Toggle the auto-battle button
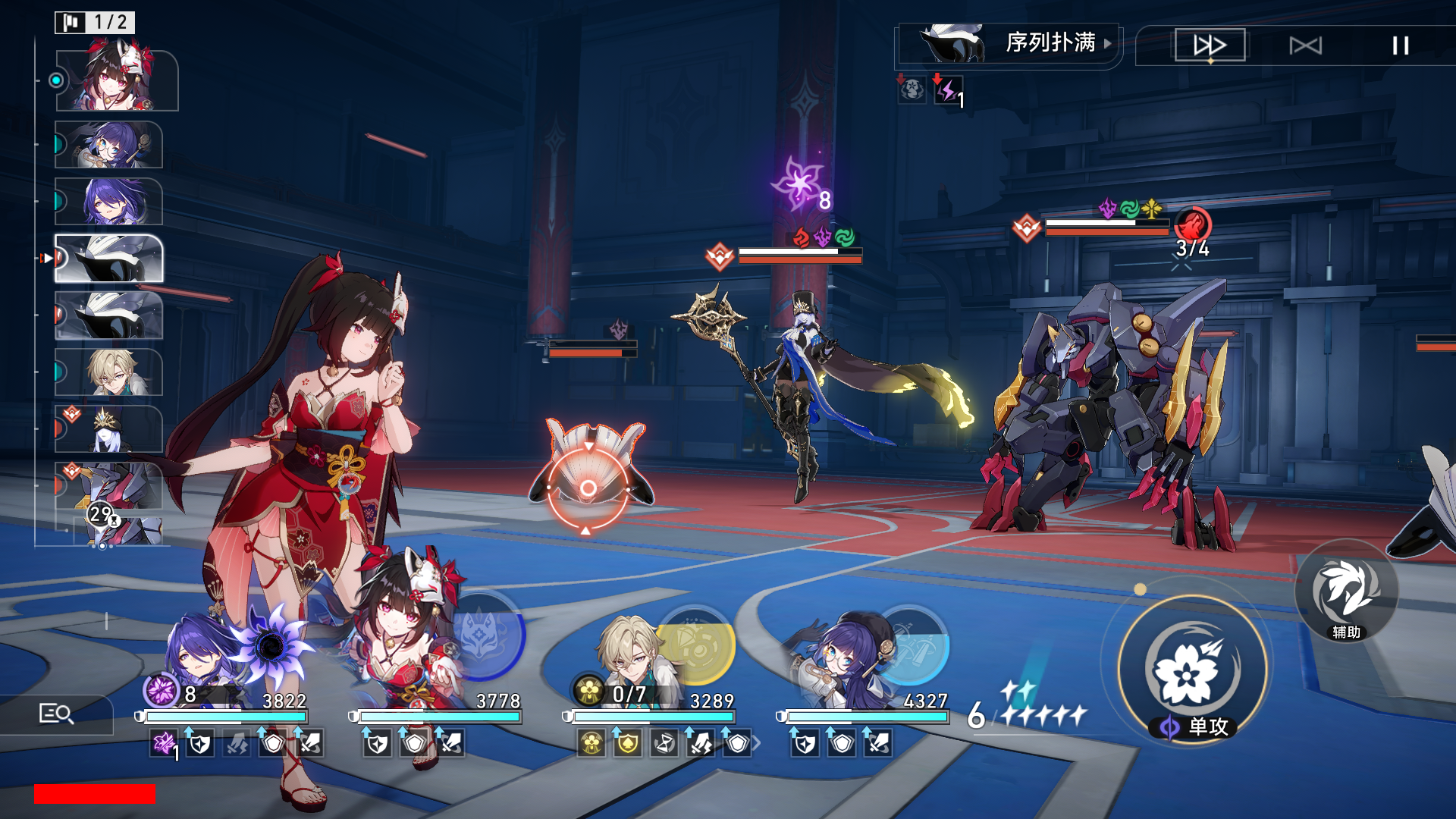The height and width of the screenshot is (819, 1456). pyautogui.click(x=1305, y=45)
